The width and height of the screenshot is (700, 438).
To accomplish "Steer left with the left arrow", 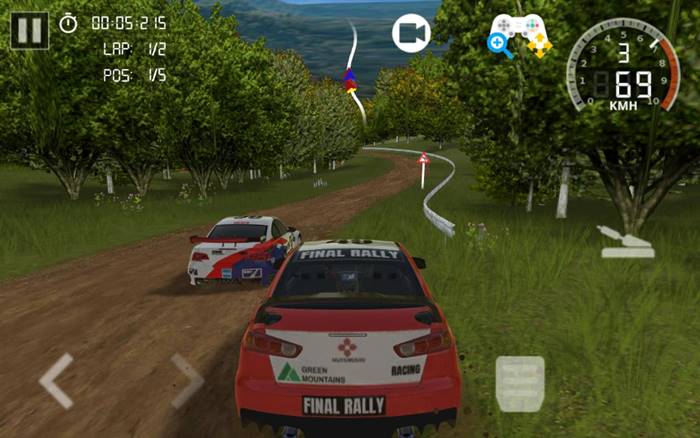I will click(x=56, y=381).
